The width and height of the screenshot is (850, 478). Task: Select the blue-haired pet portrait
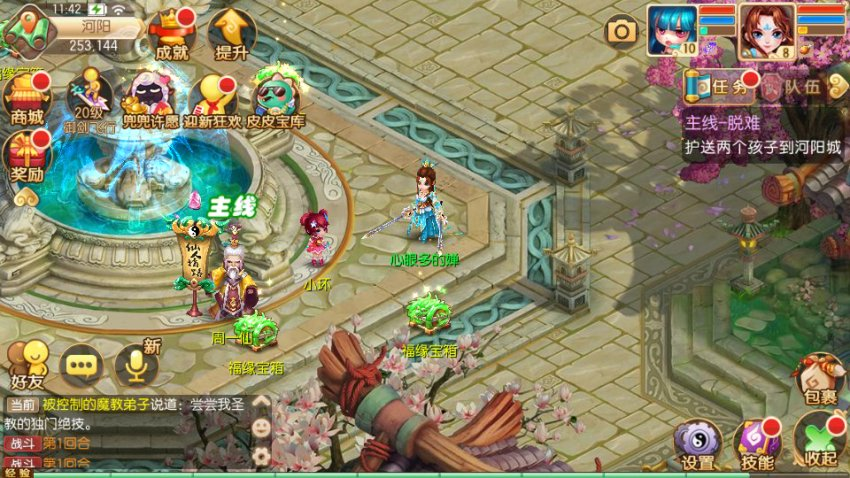point(671,31)
